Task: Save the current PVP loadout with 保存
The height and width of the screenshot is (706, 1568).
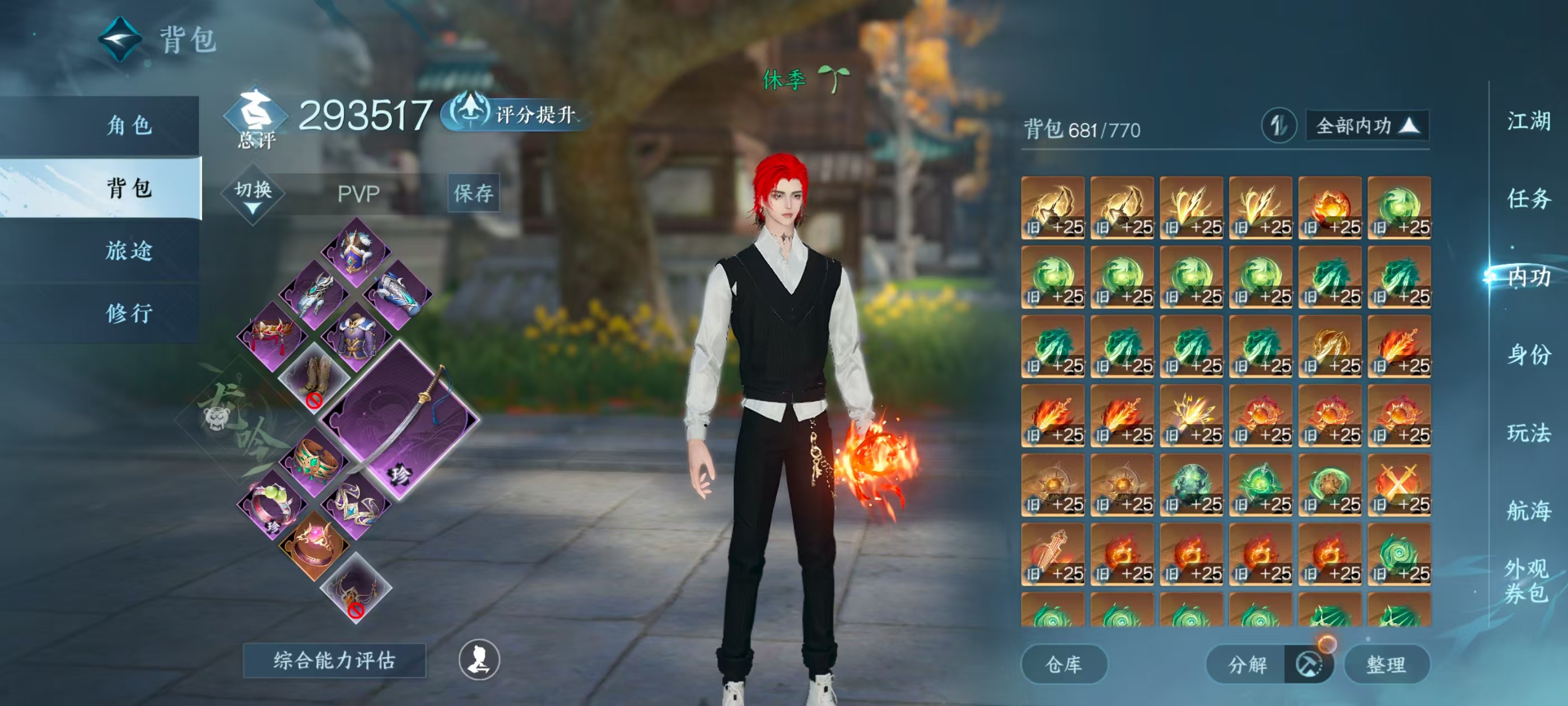Action: (474, 193)
